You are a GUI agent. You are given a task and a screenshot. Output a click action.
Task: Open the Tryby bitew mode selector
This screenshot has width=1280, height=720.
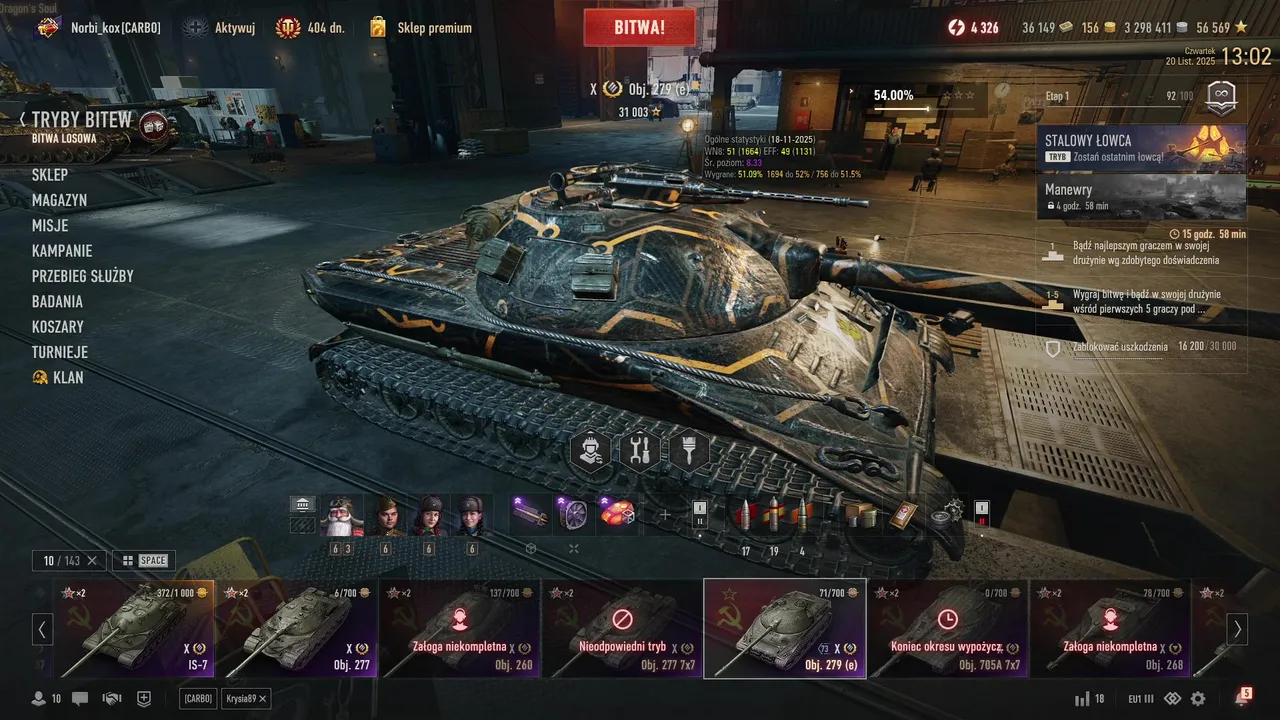[82, 121]
